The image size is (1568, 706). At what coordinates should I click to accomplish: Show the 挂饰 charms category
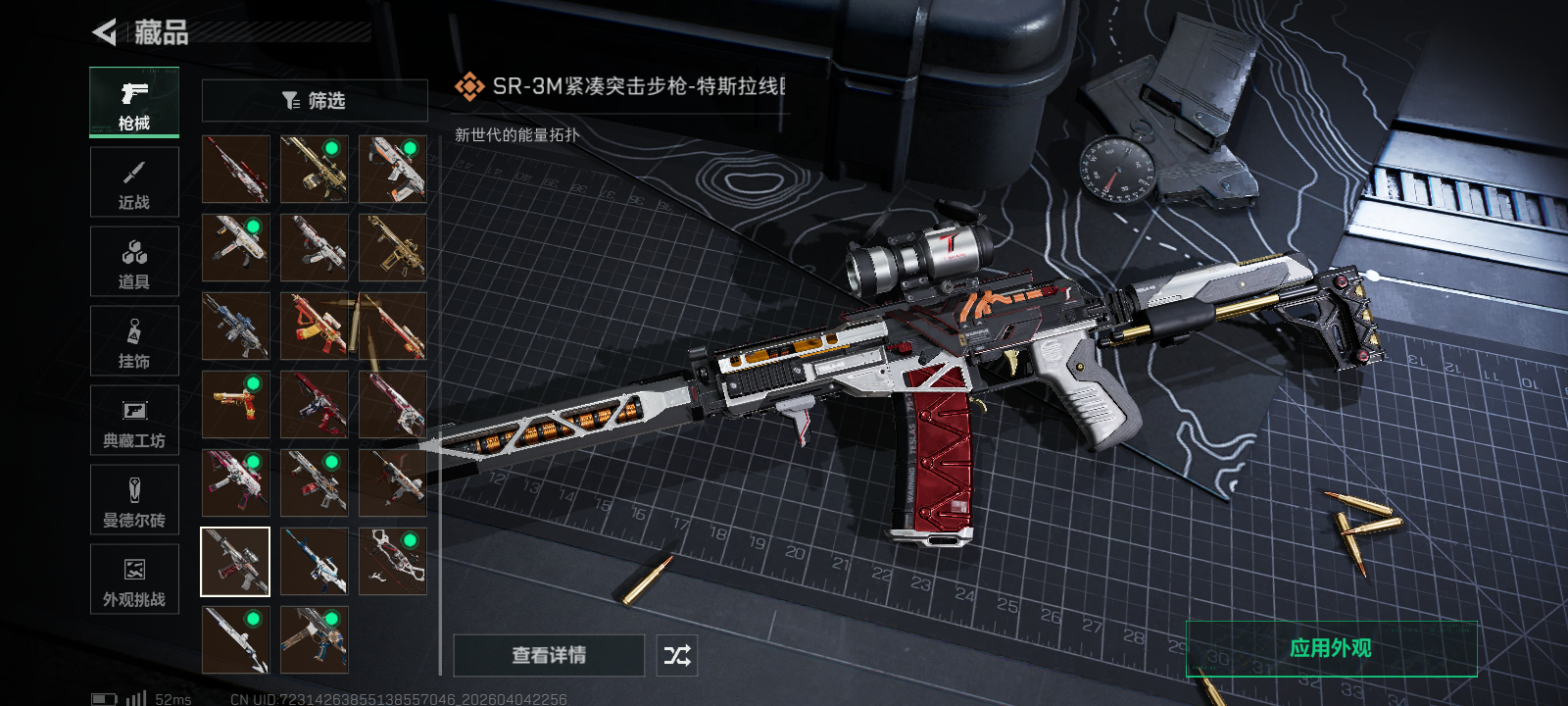pos(134,341)
